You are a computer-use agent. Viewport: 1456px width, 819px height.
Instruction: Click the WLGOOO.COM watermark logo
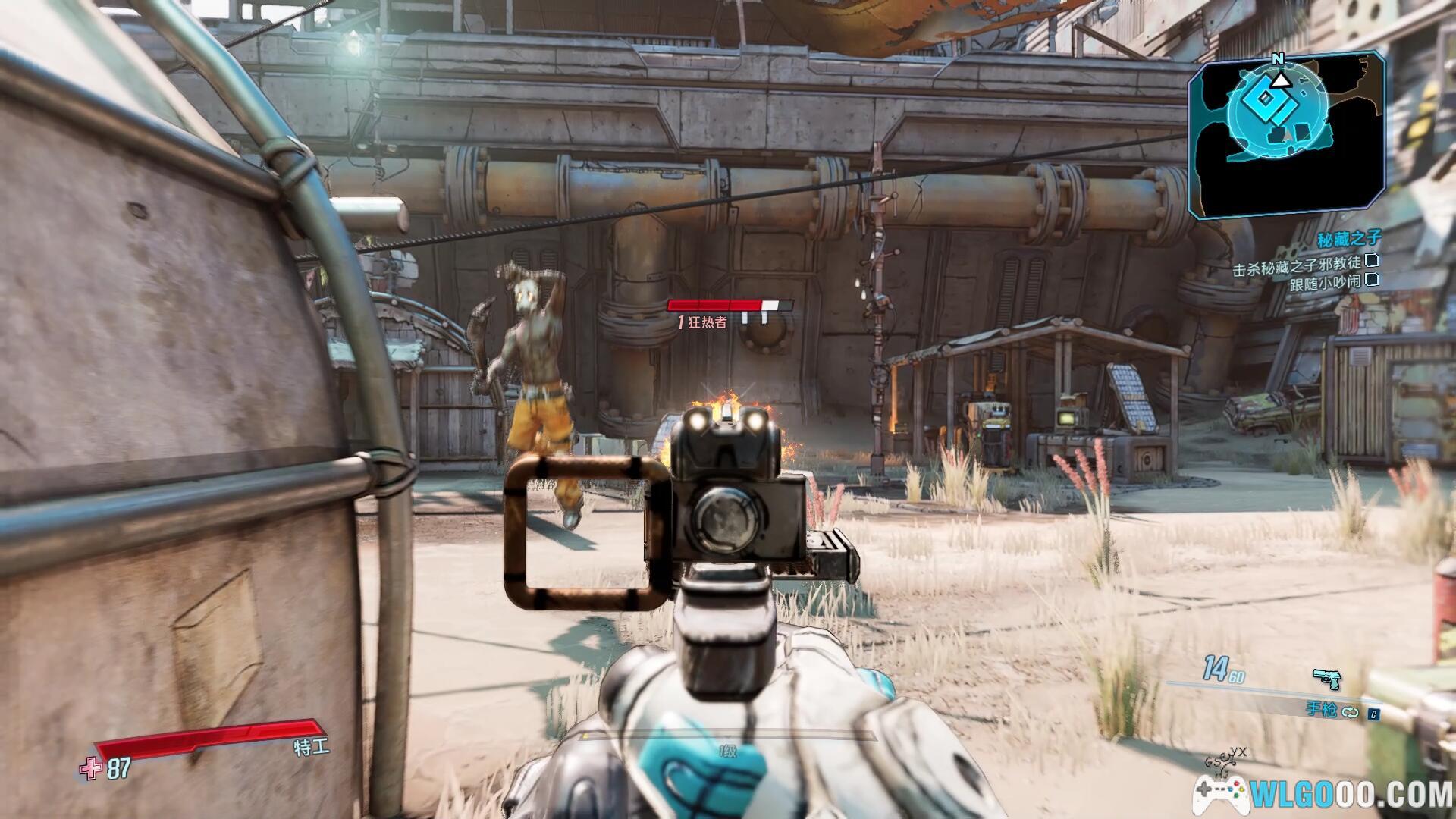coord(1324,794)
